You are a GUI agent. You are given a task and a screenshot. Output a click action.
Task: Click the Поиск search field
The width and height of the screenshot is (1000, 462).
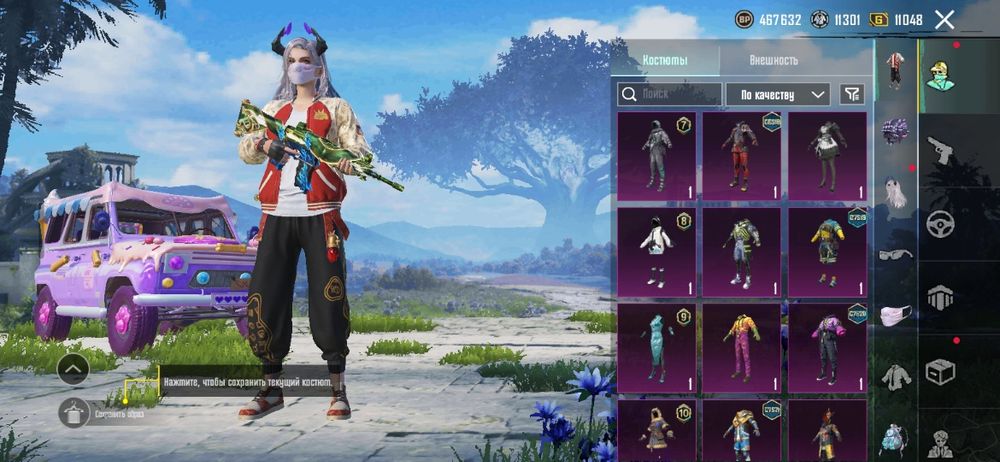point(670,94)
